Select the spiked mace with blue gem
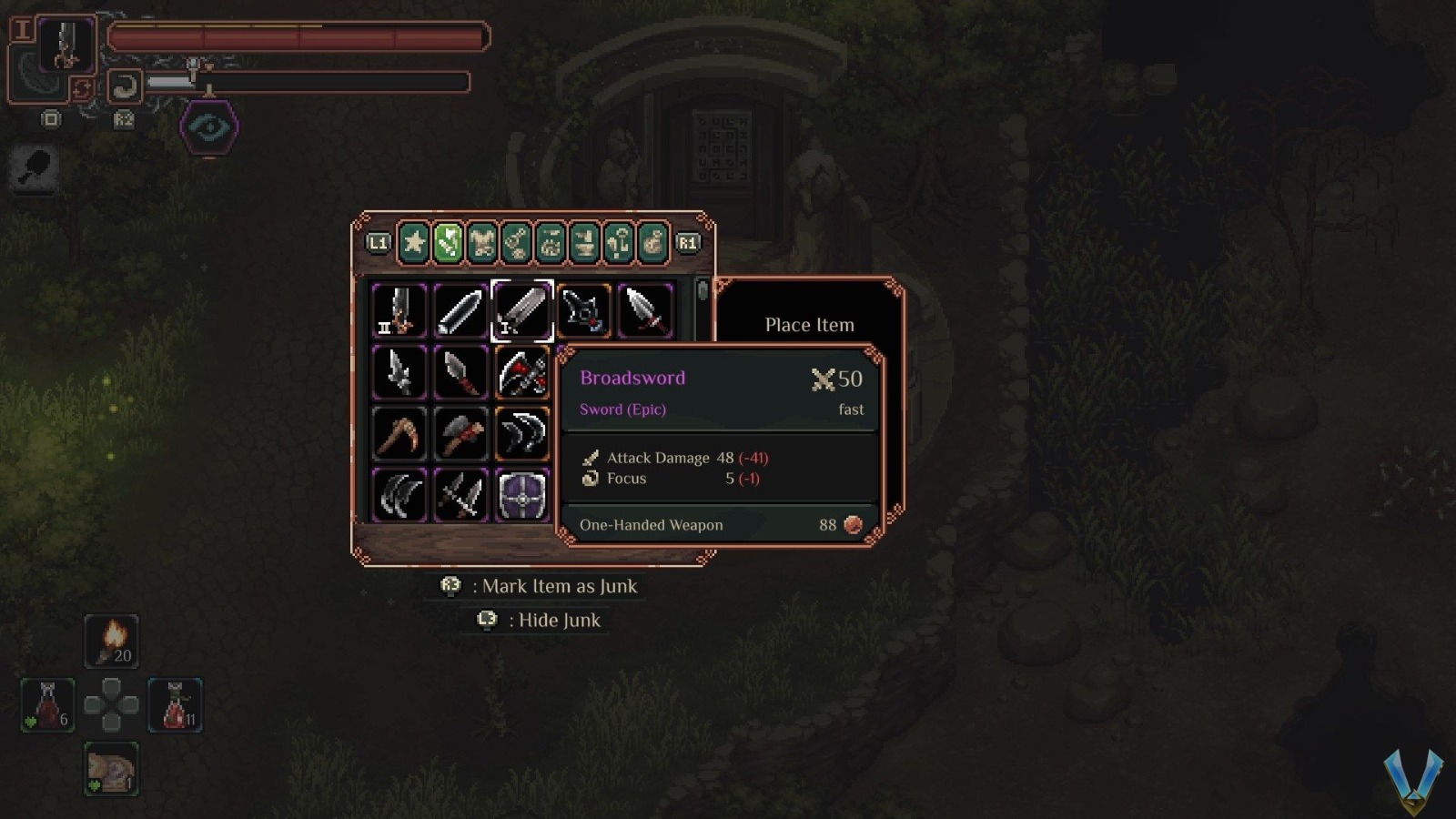 tap(583, 310)
